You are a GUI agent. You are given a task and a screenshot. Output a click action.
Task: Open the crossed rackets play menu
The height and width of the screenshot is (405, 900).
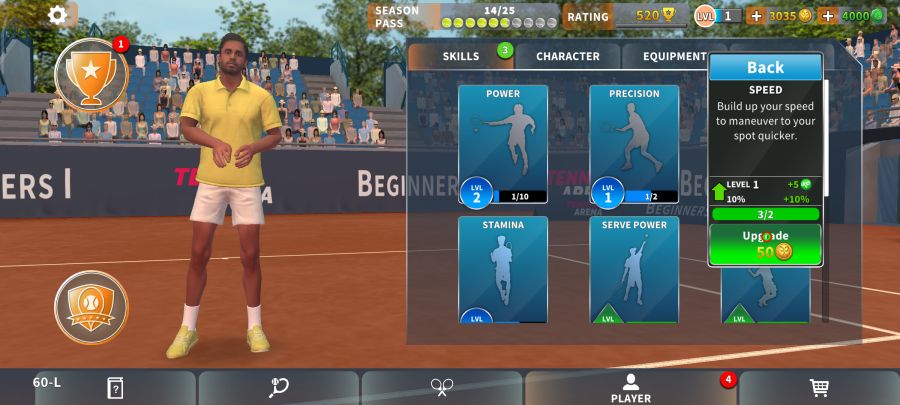pyautogui.click(x=442, y=388)
